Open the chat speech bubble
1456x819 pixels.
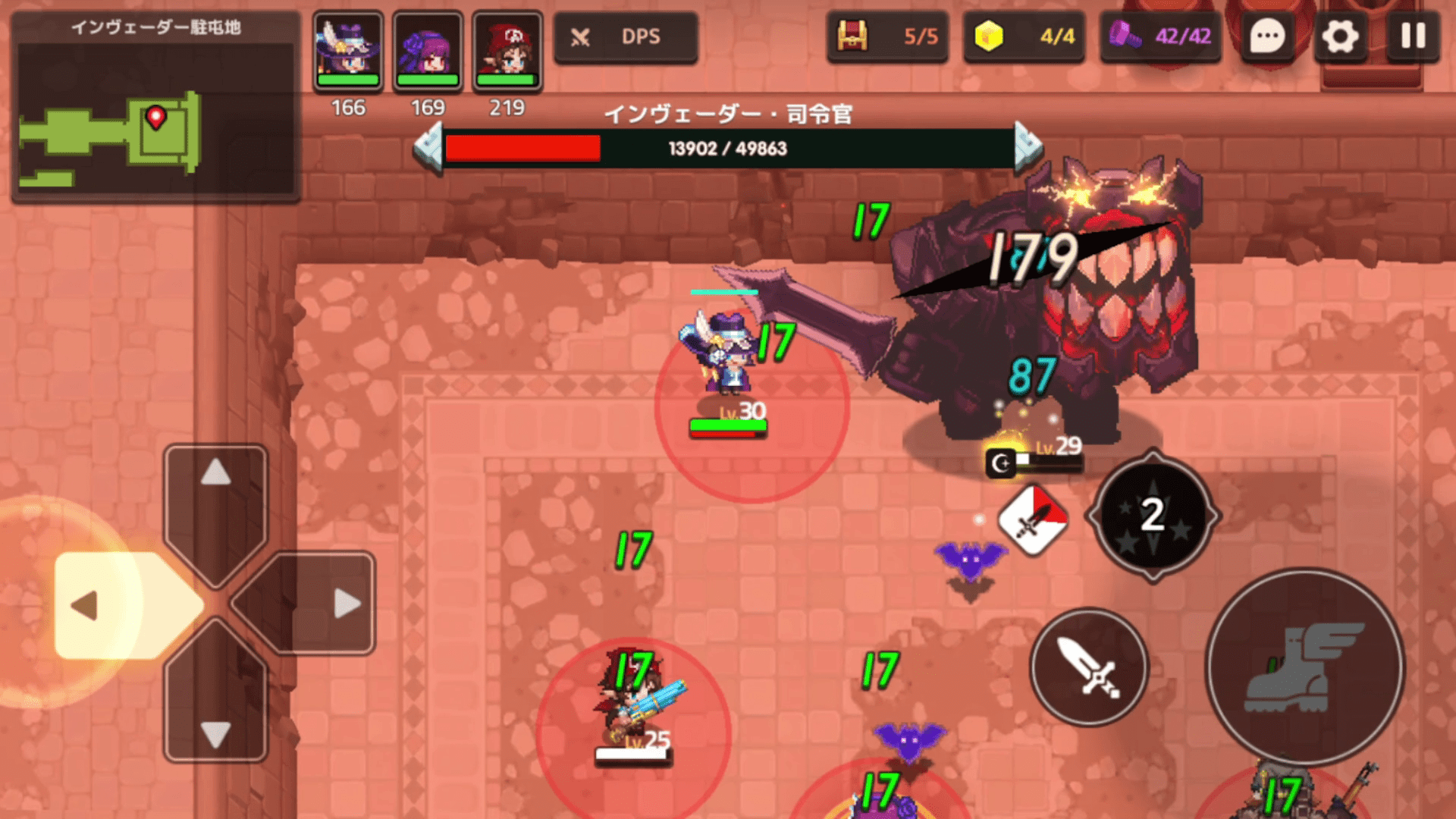[1267, 36]
